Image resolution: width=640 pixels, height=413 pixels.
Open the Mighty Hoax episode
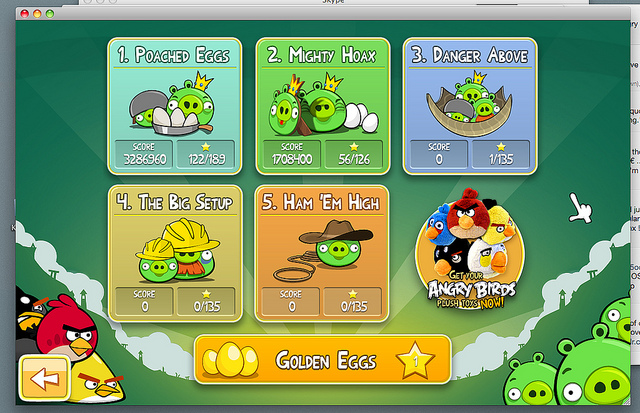click(322, 105)
